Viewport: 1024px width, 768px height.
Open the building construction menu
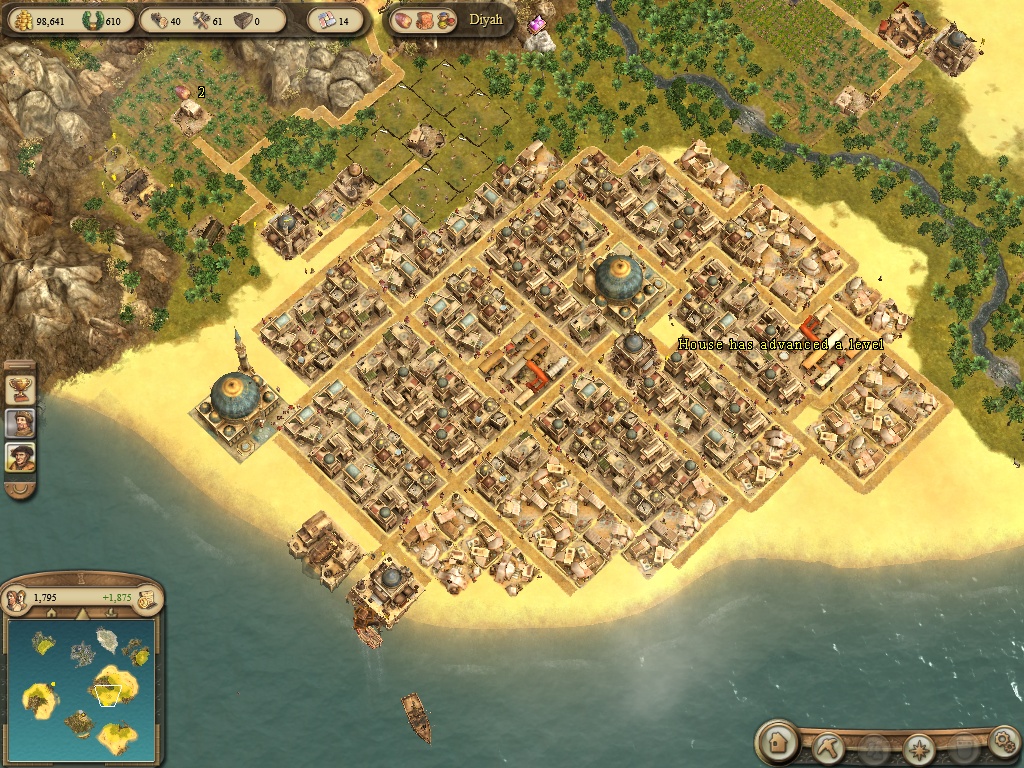(777, 743)
